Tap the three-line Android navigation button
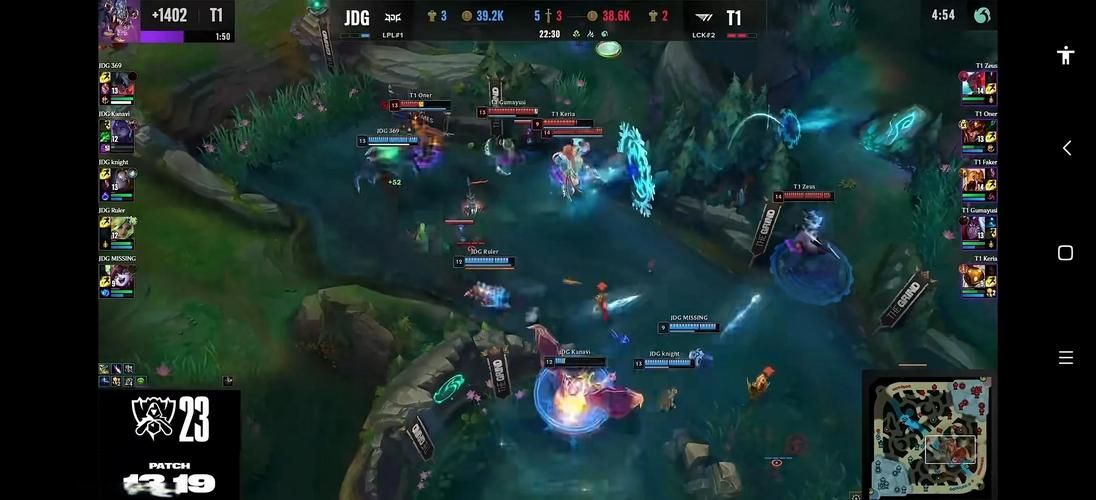Image resolution: width=1096 pixels, height=500 pixels. coord(1065,357)
